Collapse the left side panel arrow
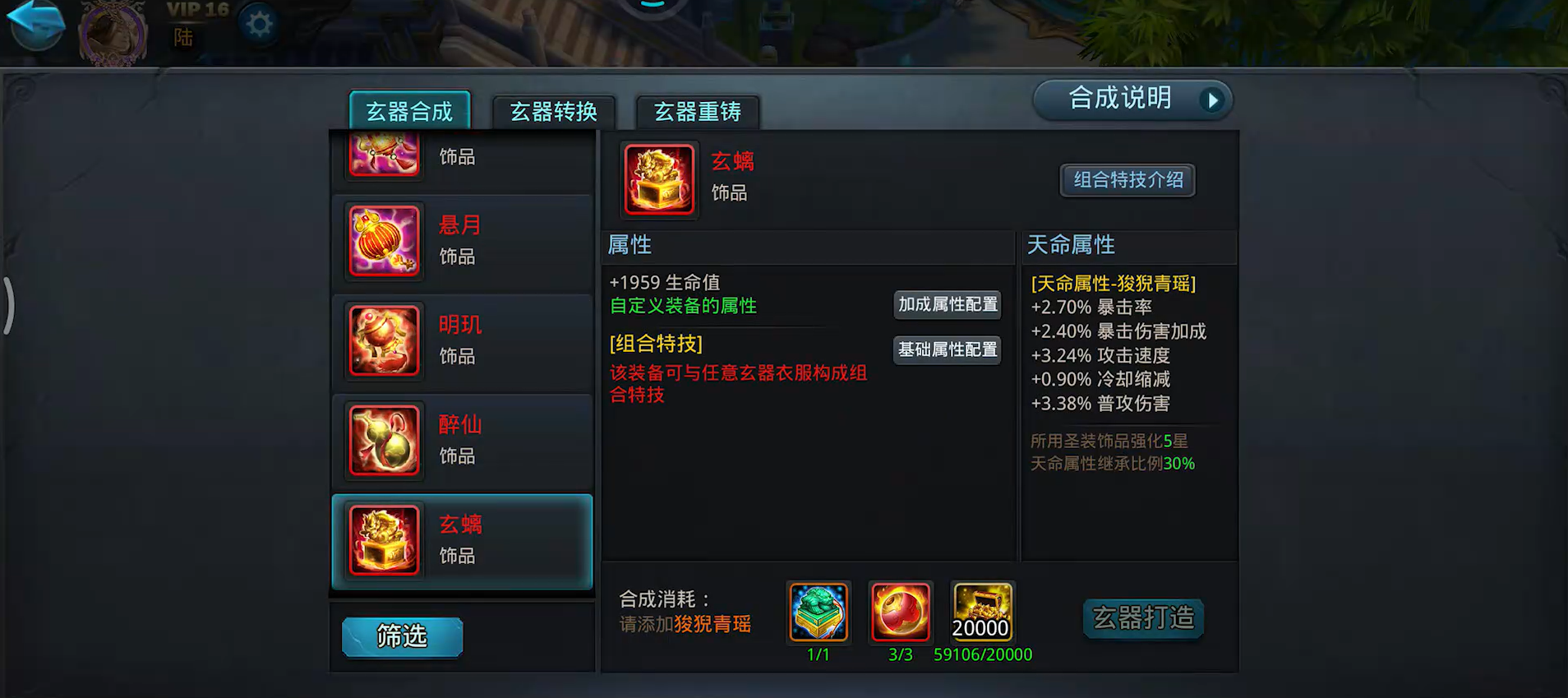The image size is (1568, 698). (11, 305)
